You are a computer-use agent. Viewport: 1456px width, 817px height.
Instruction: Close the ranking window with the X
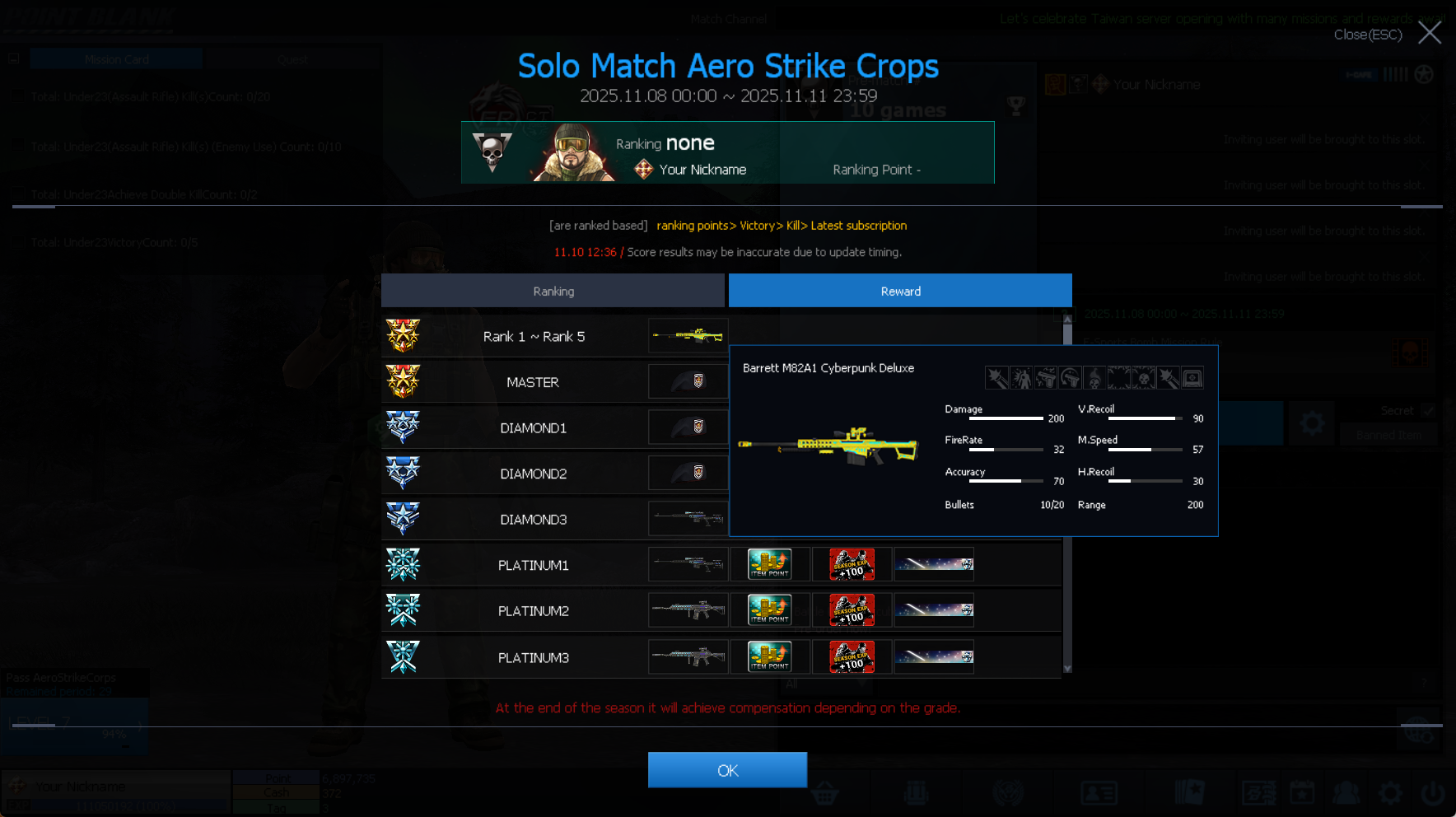[x=1429, y=33]
